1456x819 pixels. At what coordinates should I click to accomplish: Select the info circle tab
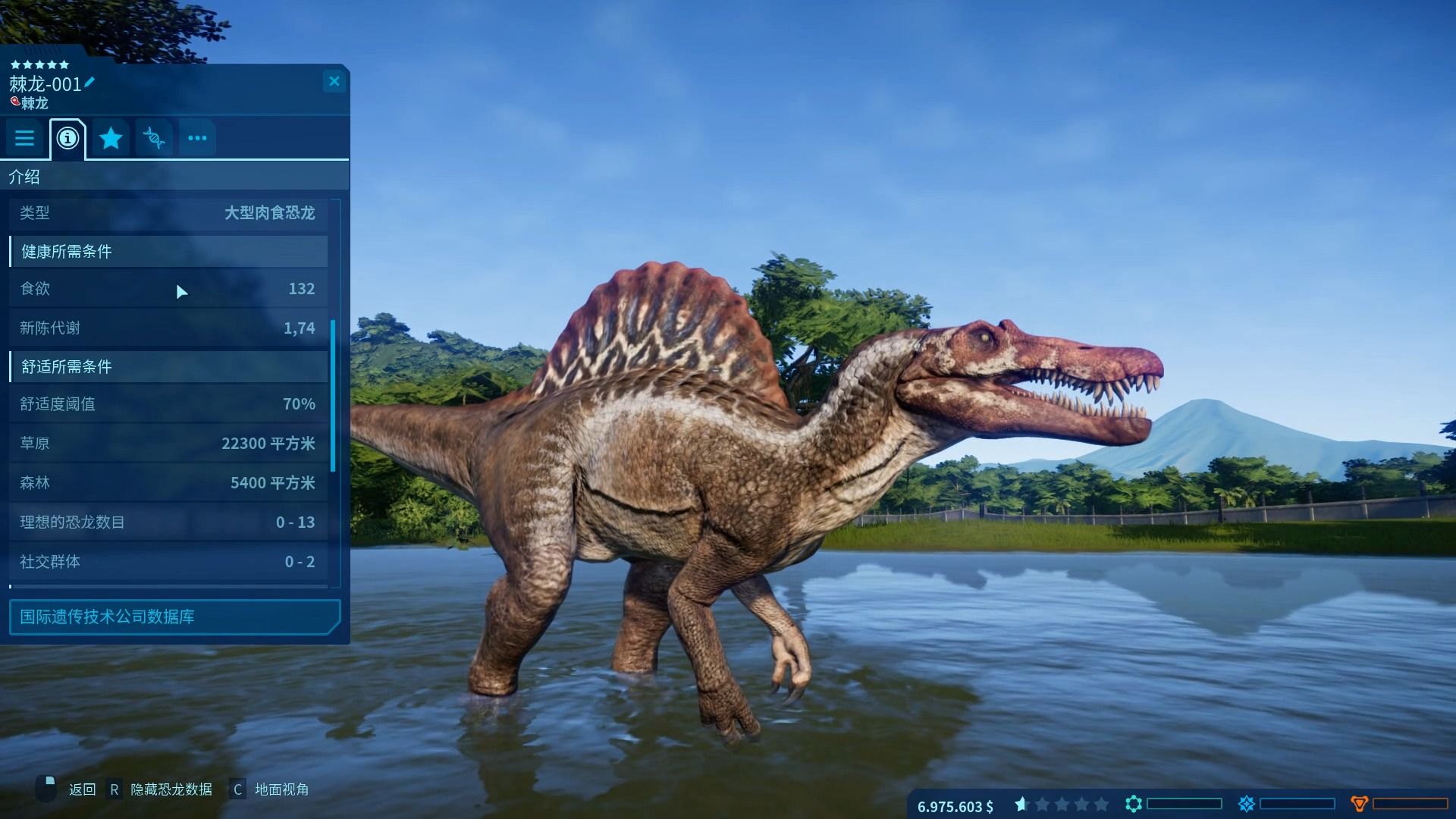(67, 138)
